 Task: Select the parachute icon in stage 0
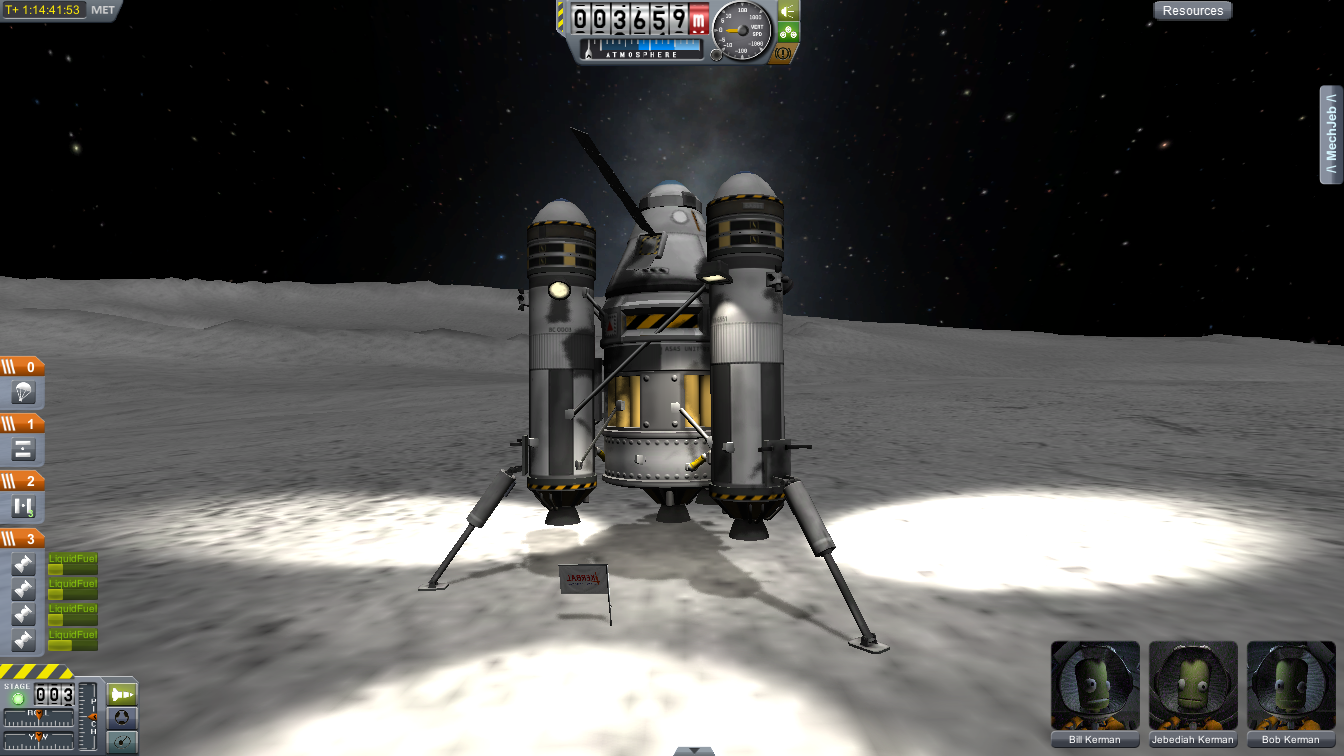click(24, 392)
